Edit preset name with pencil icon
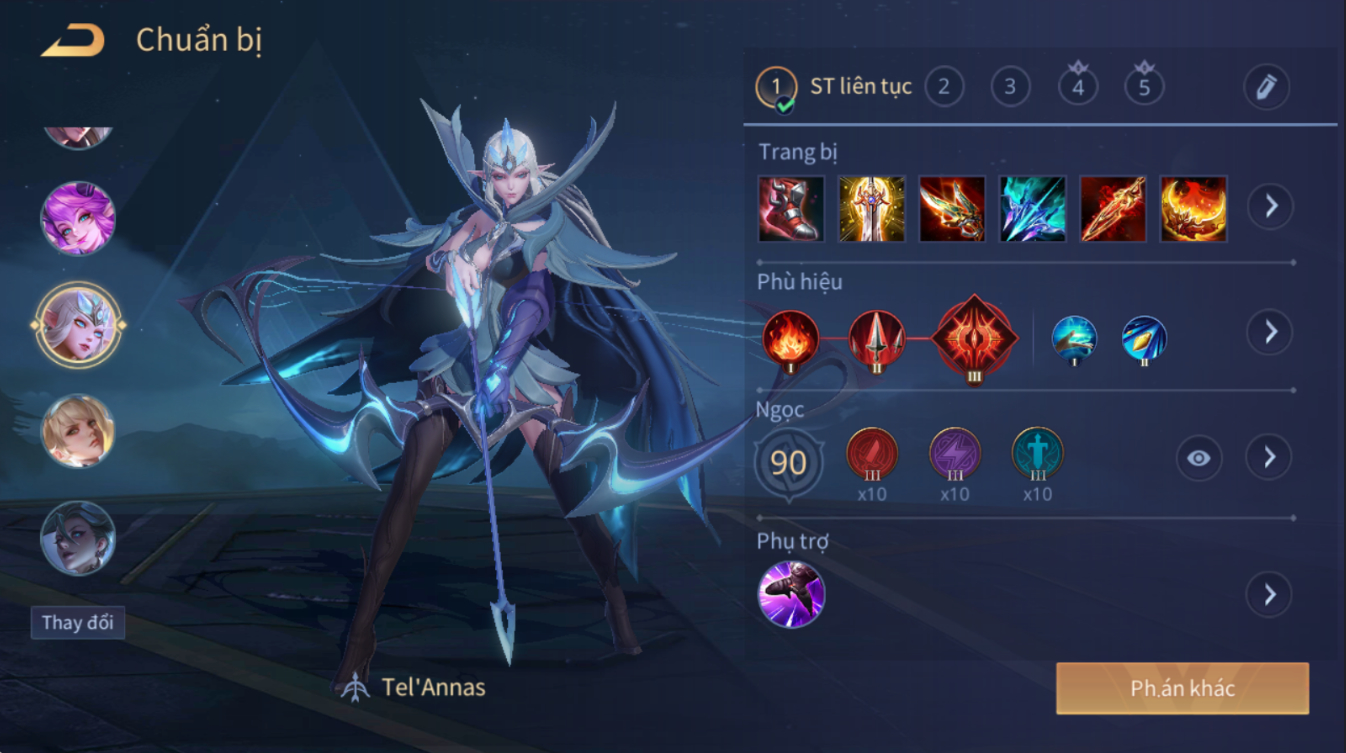 1266,87
